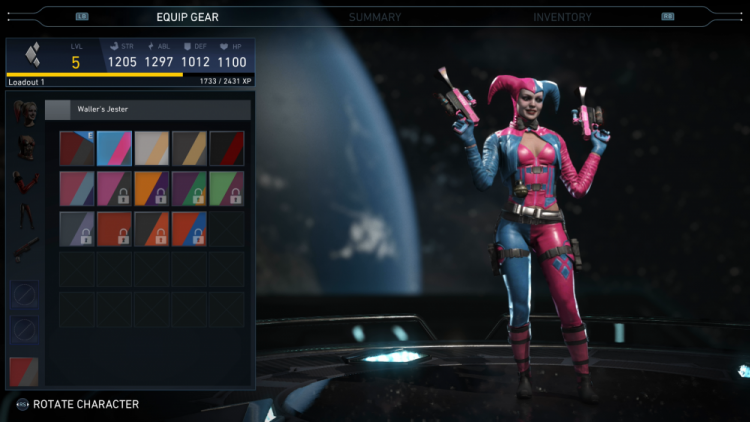Apply the dark grey and gold shader

coord(189,148)
